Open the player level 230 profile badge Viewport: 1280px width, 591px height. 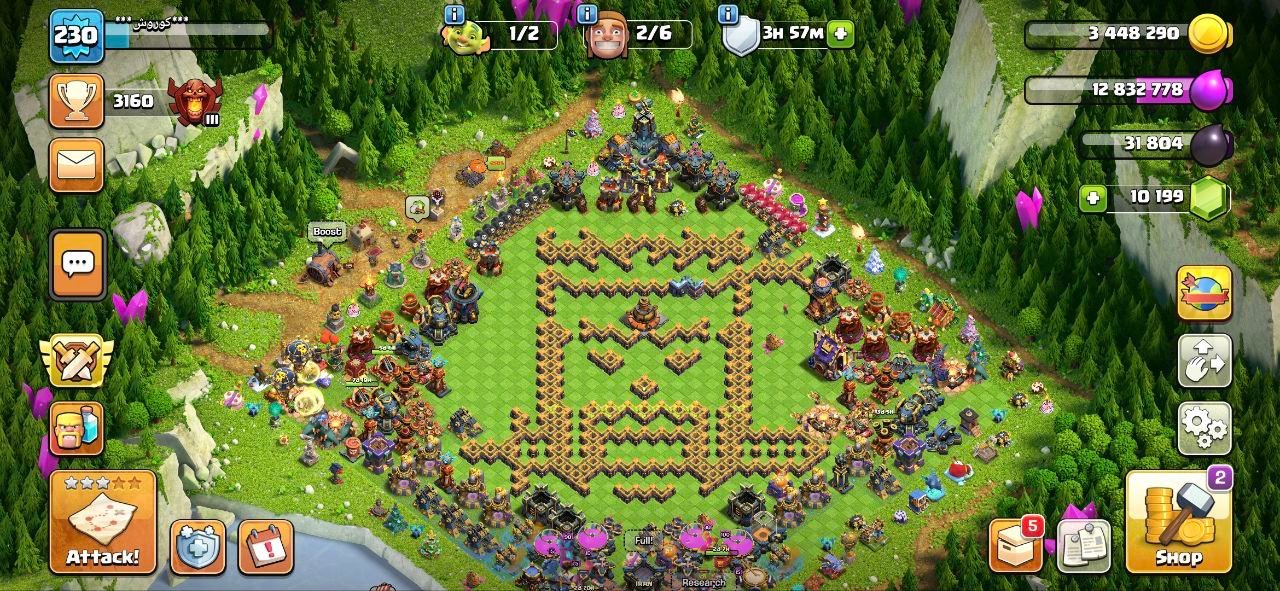pos(76,36)
